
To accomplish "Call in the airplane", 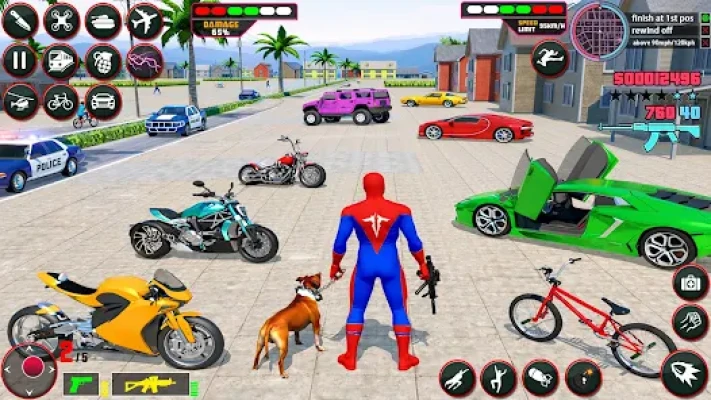I will coord(145,19).
